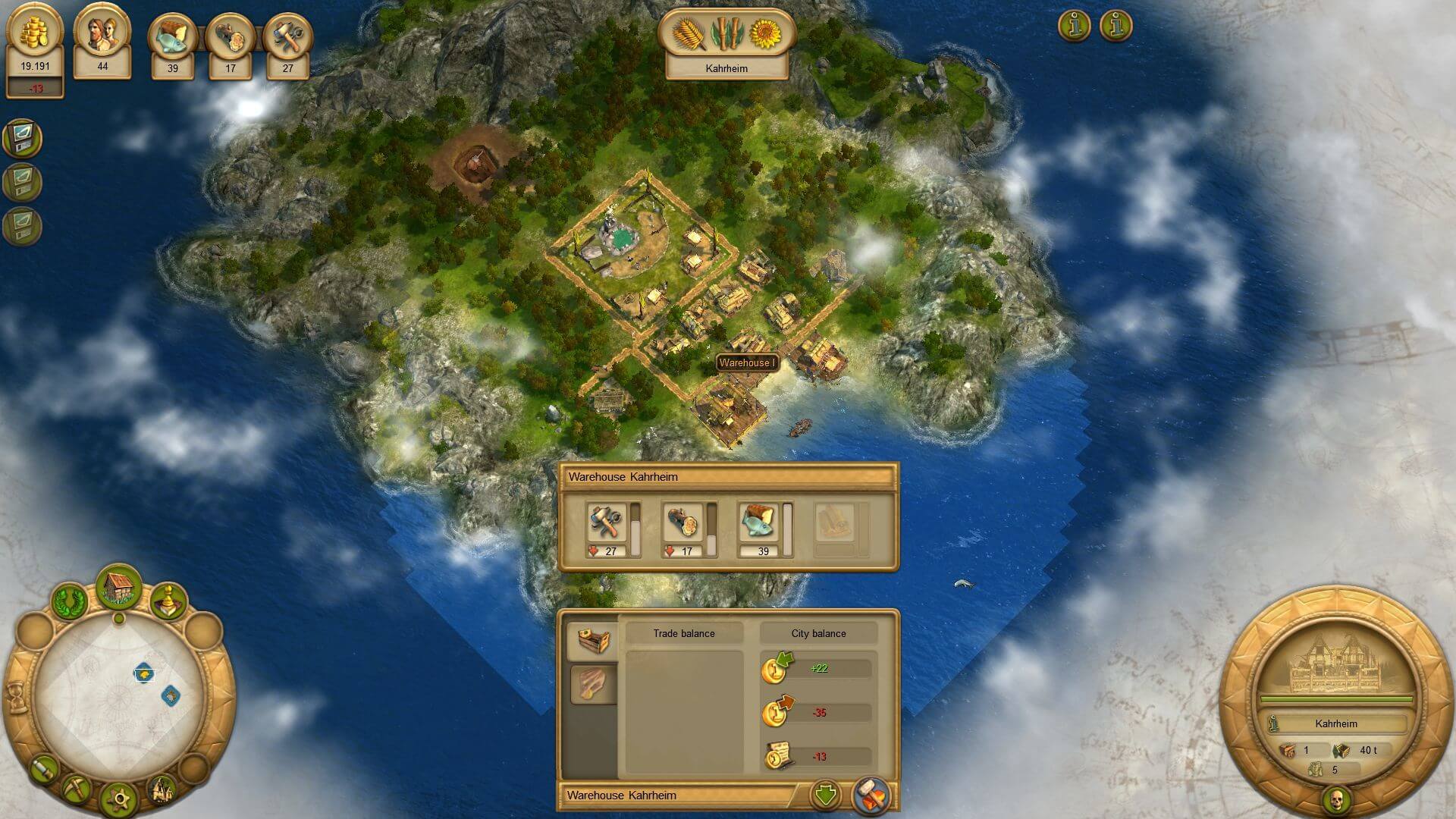Click the Kahrheim island fertility banner
The image size is (1456, 819).
click(x=726, y=44)
